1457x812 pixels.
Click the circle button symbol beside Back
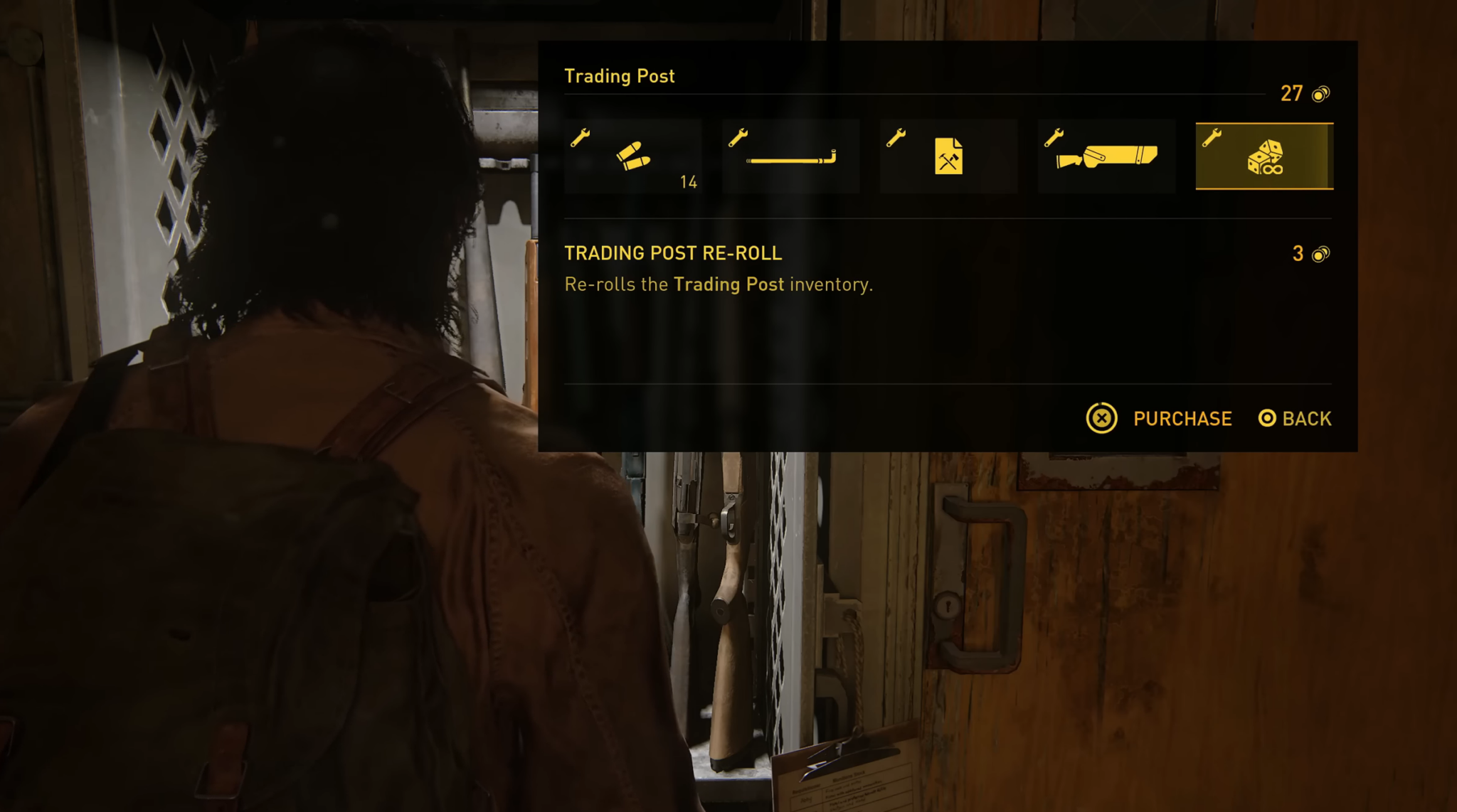pyautogui.click(x=1268, y=419)
